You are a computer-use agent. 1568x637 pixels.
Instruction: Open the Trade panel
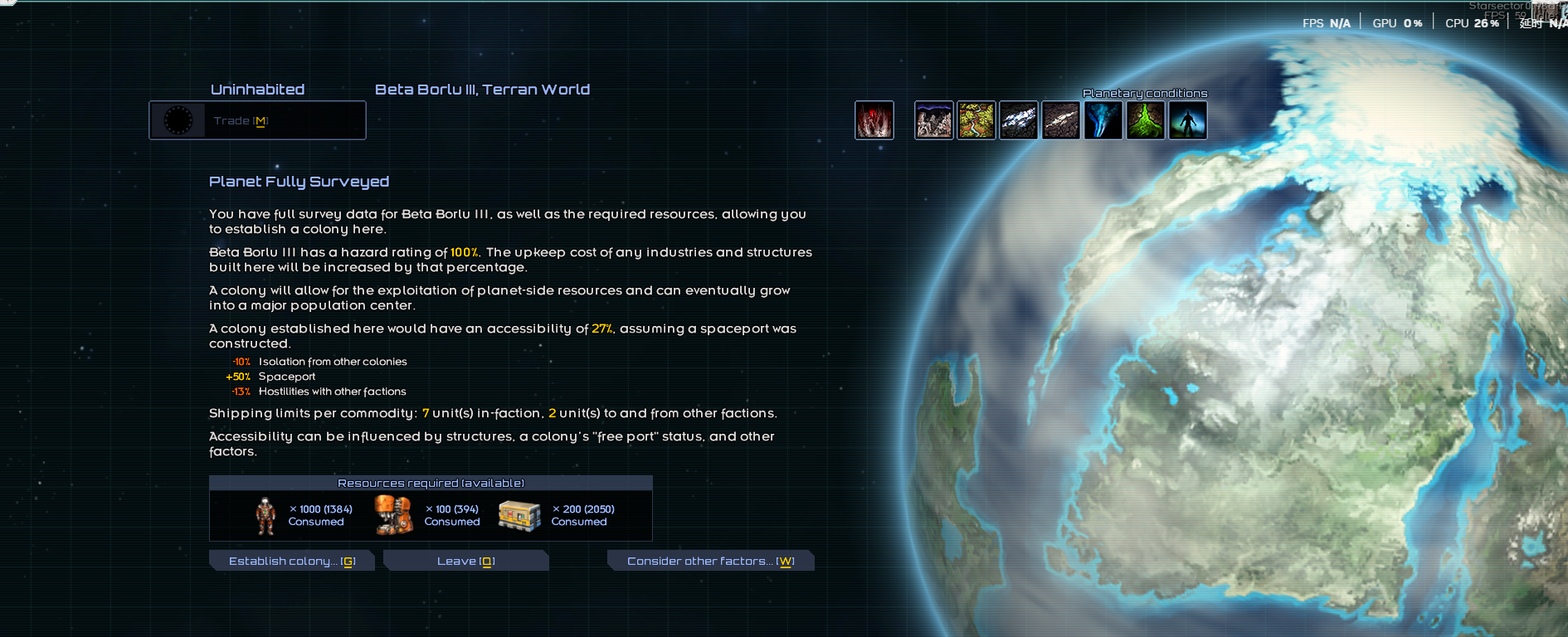[257, 121]
